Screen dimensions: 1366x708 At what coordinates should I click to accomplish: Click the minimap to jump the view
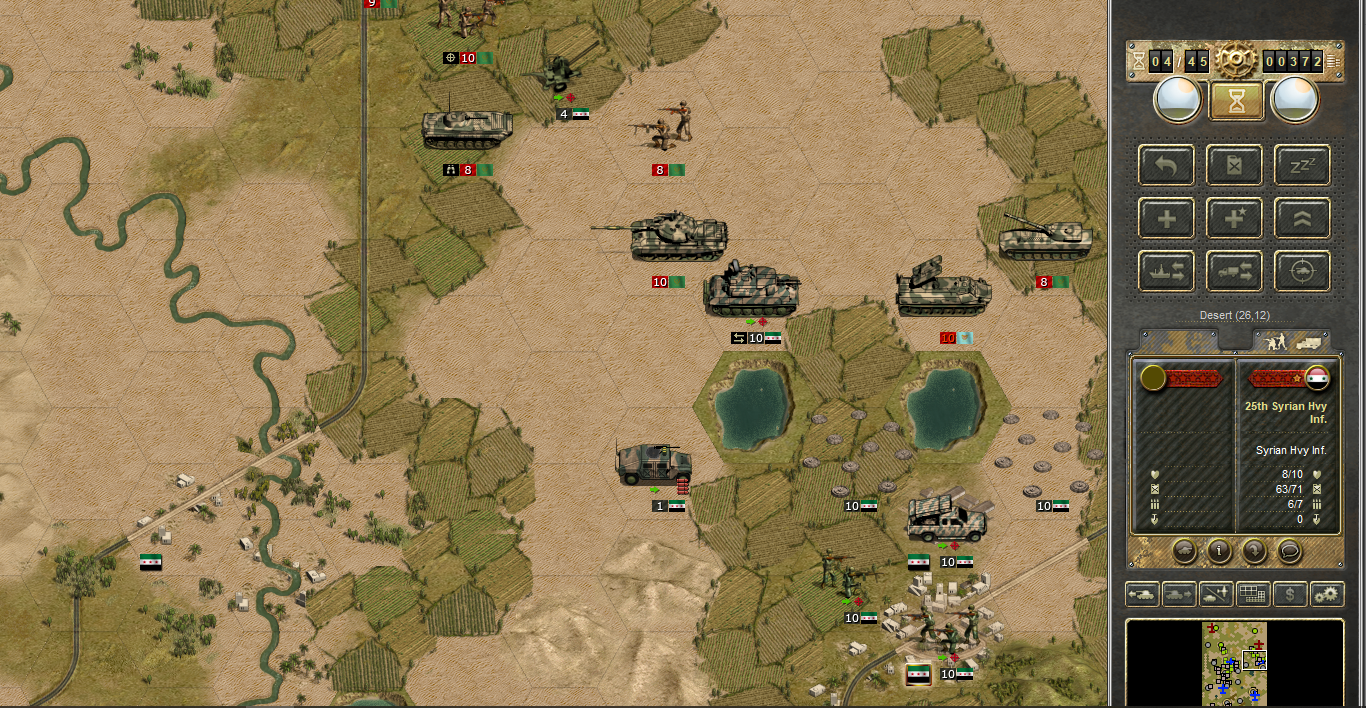pyautogui.click(x=1234, y=660)
